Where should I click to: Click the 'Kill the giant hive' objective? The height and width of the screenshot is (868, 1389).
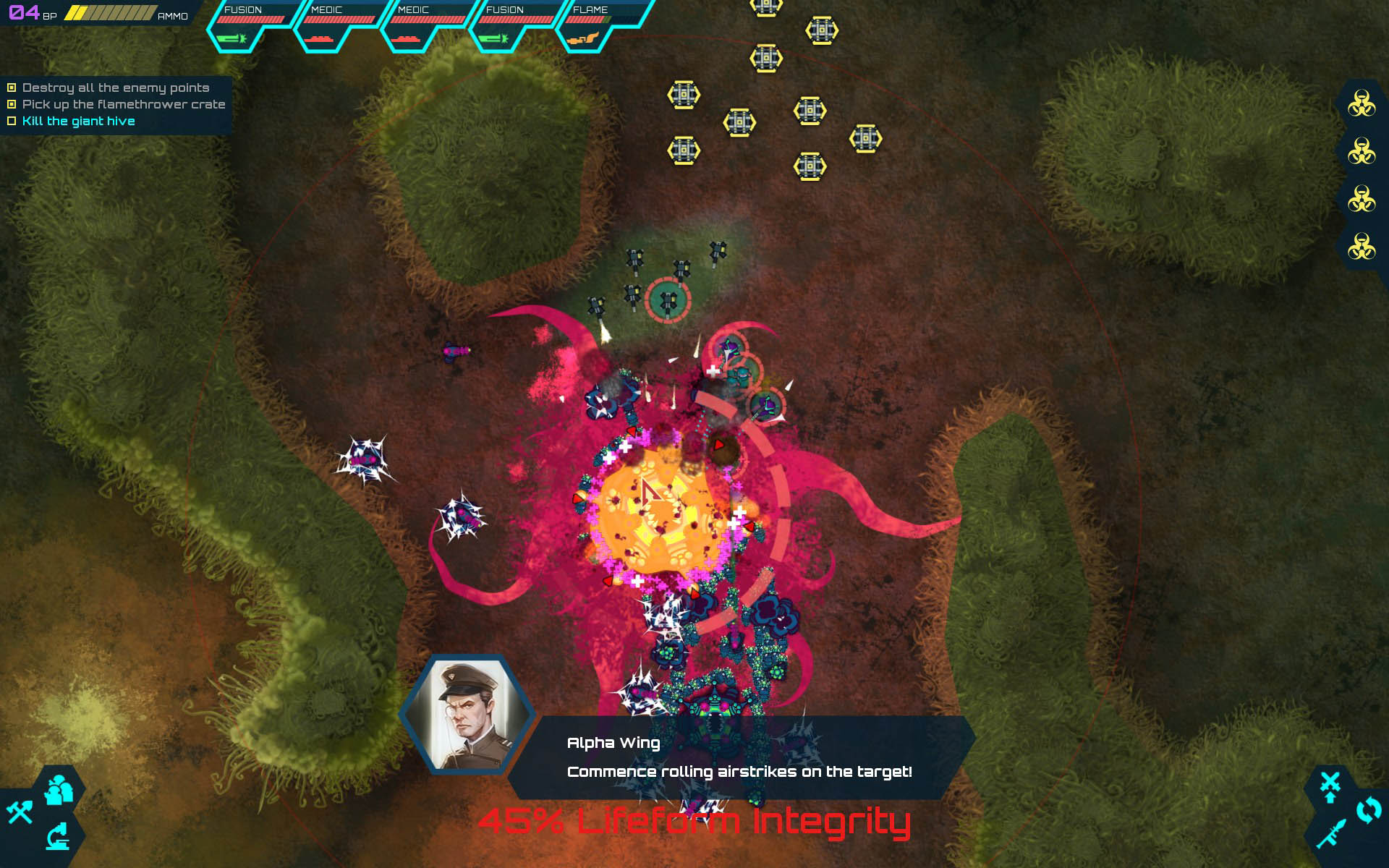78,121
